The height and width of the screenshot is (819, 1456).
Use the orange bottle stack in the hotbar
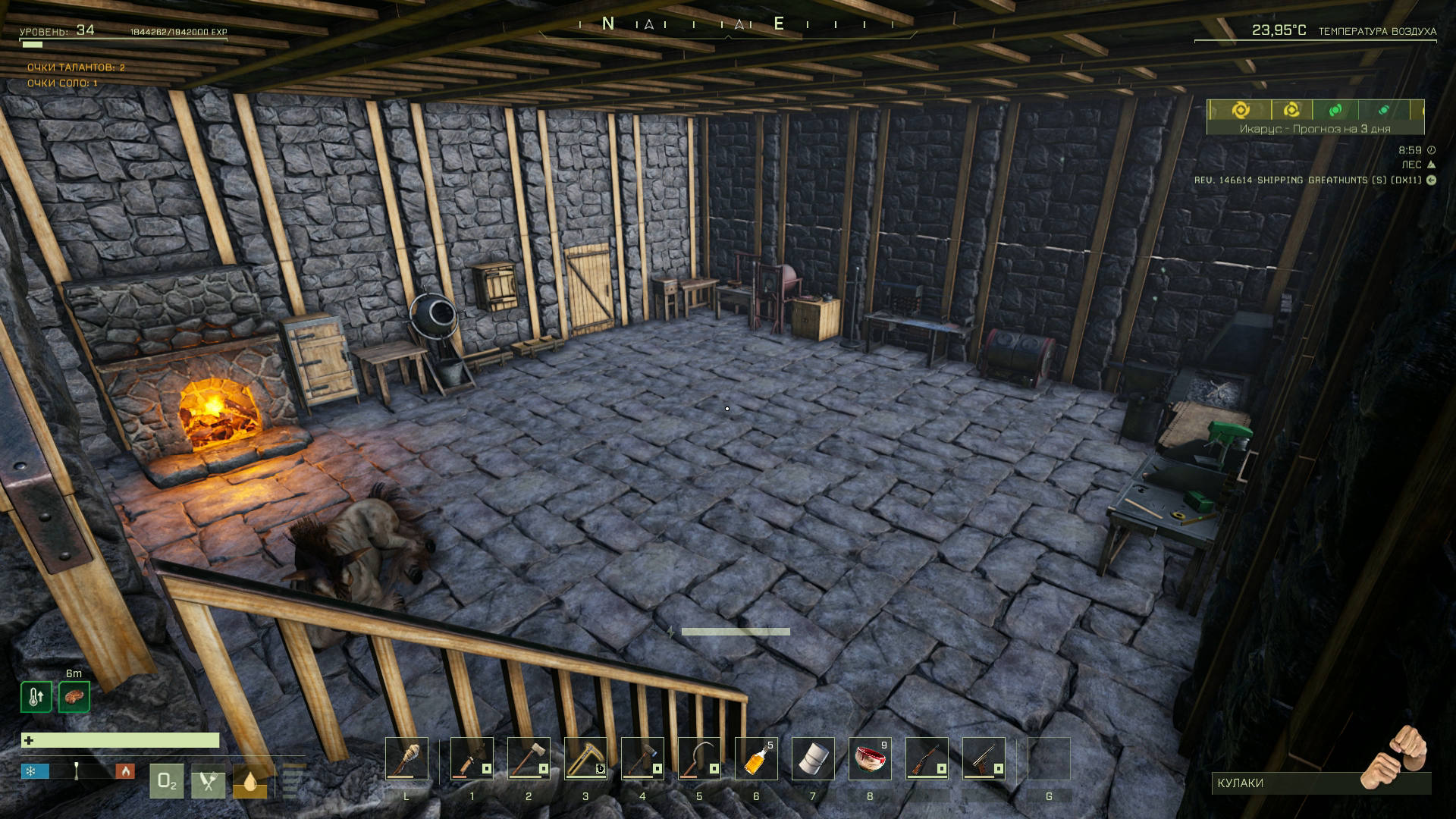point(756,758)
